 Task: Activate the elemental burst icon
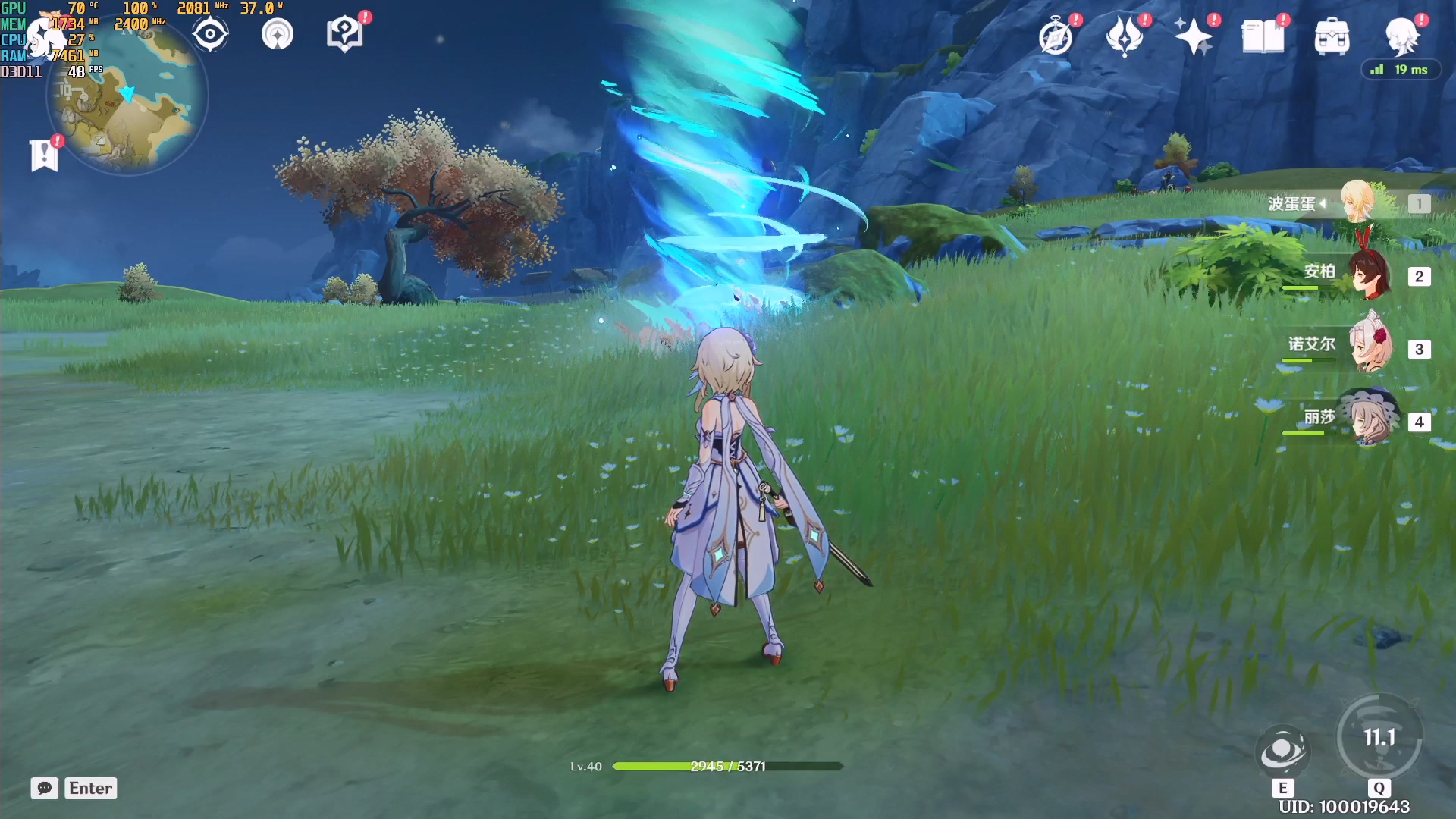pyautogui.click(x=1379, y=737)
